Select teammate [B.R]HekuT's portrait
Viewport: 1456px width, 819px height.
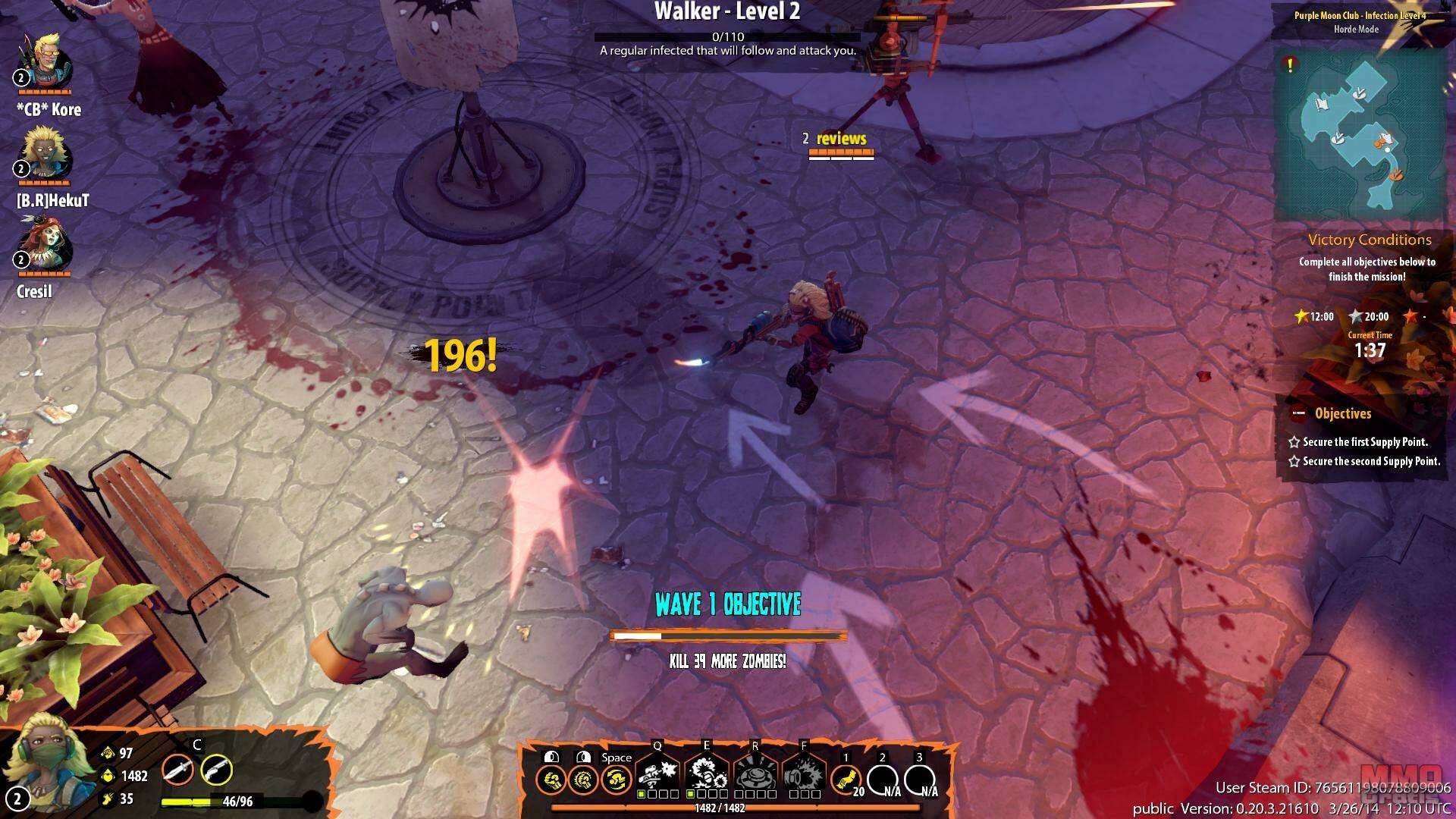(x=45, y=155)
